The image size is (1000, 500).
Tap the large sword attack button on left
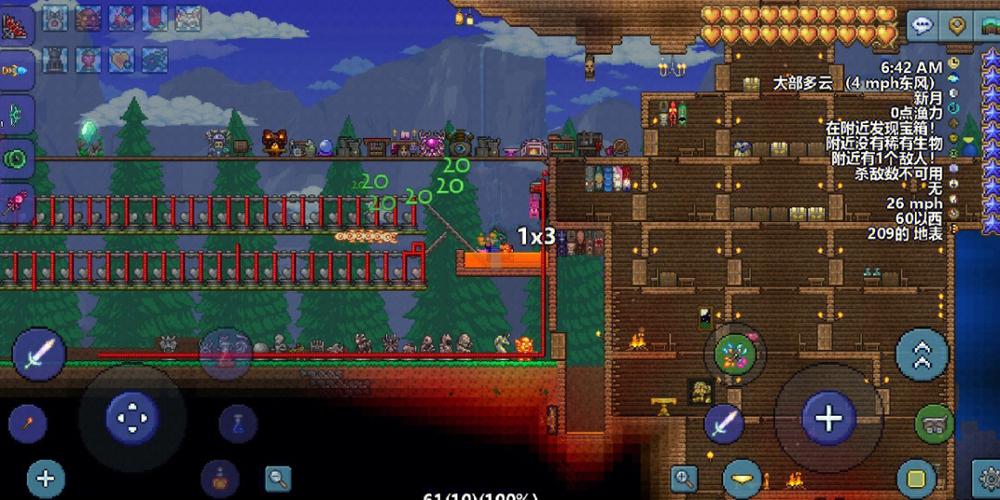coord(40,352)
